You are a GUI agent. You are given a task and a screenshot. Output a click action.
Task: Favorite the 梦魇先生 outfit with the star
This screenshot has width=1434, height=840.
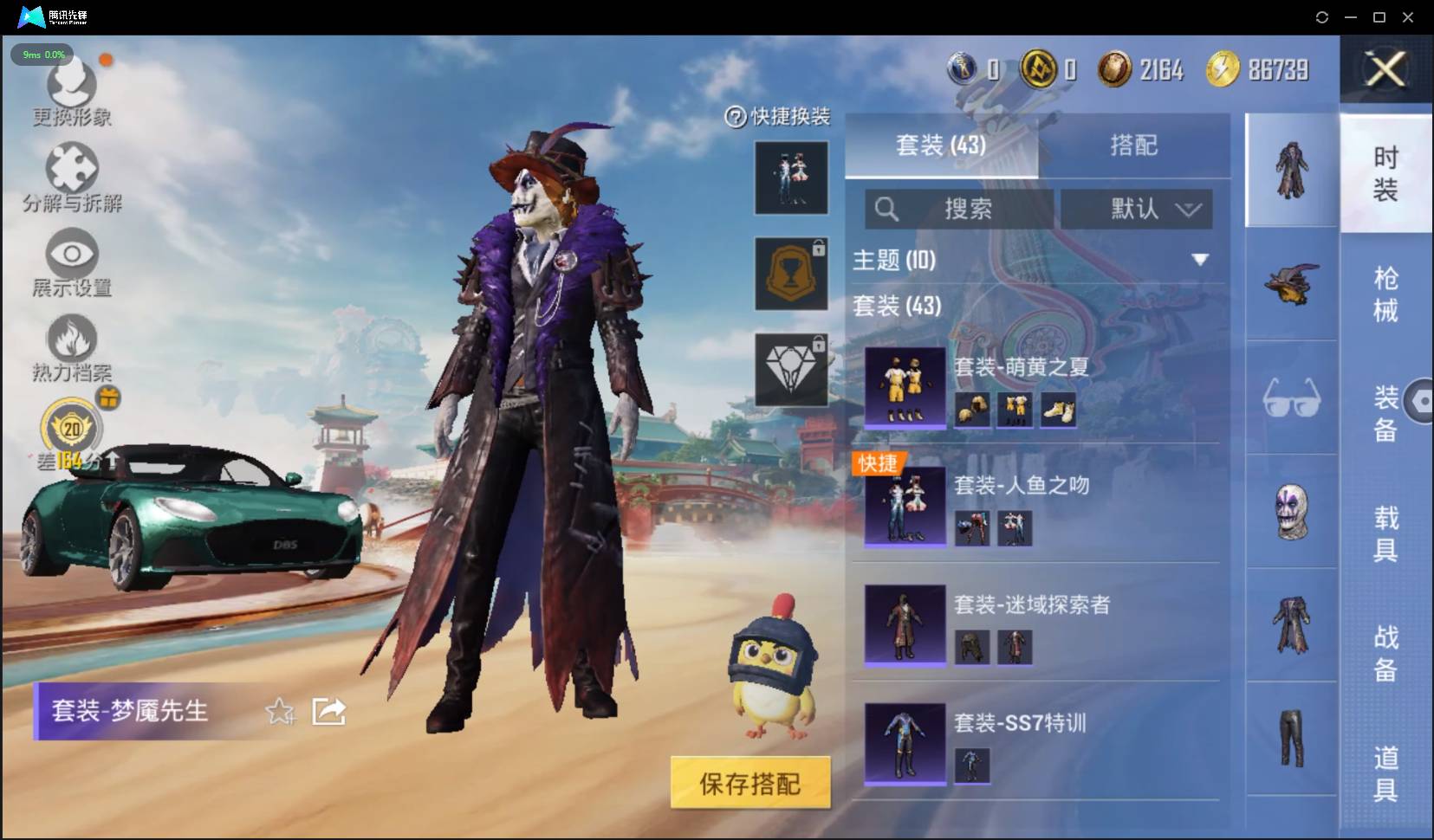point(279,711)
